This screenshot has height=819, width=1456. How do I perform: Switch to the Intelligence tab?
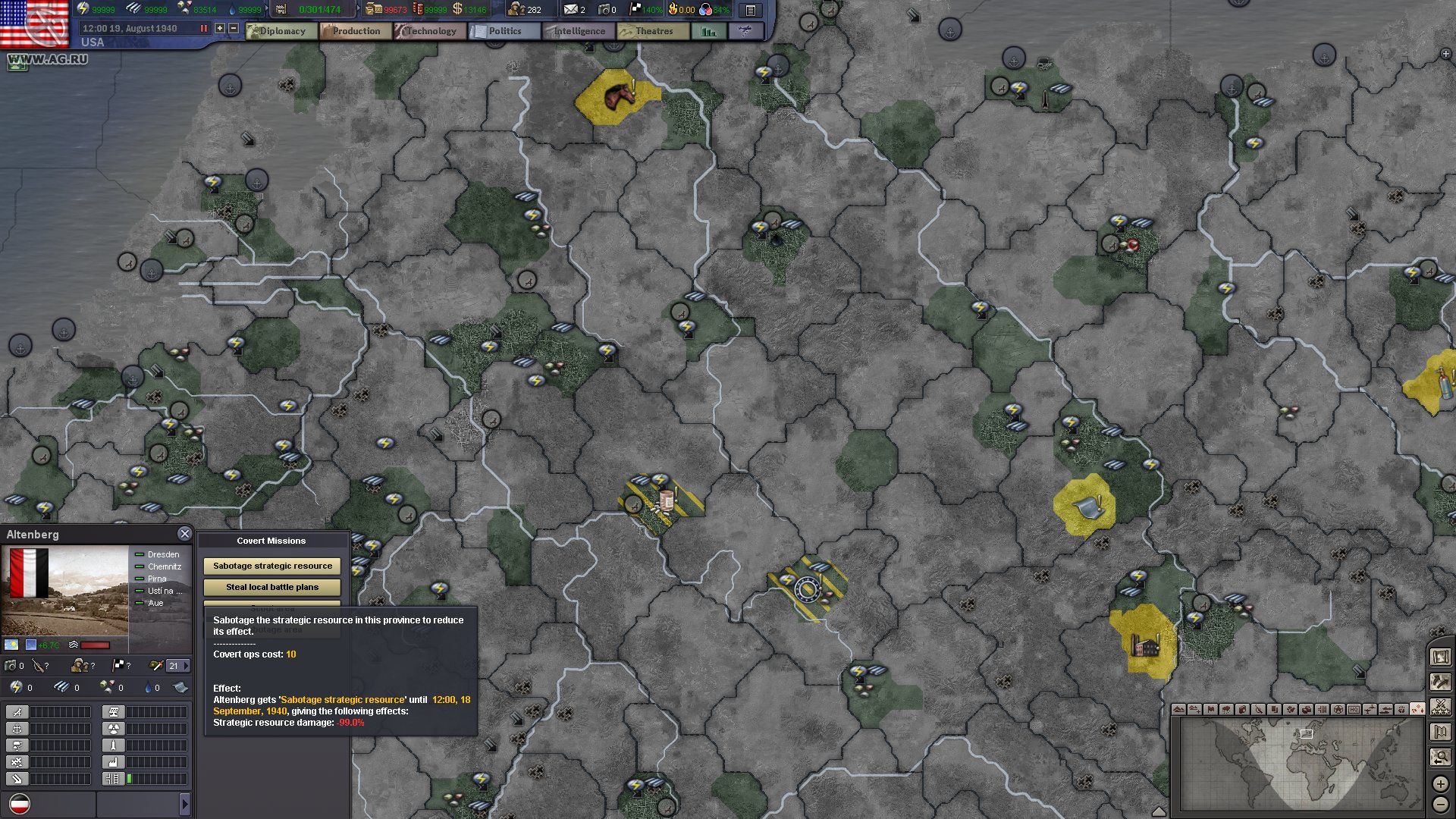(578, 31)
